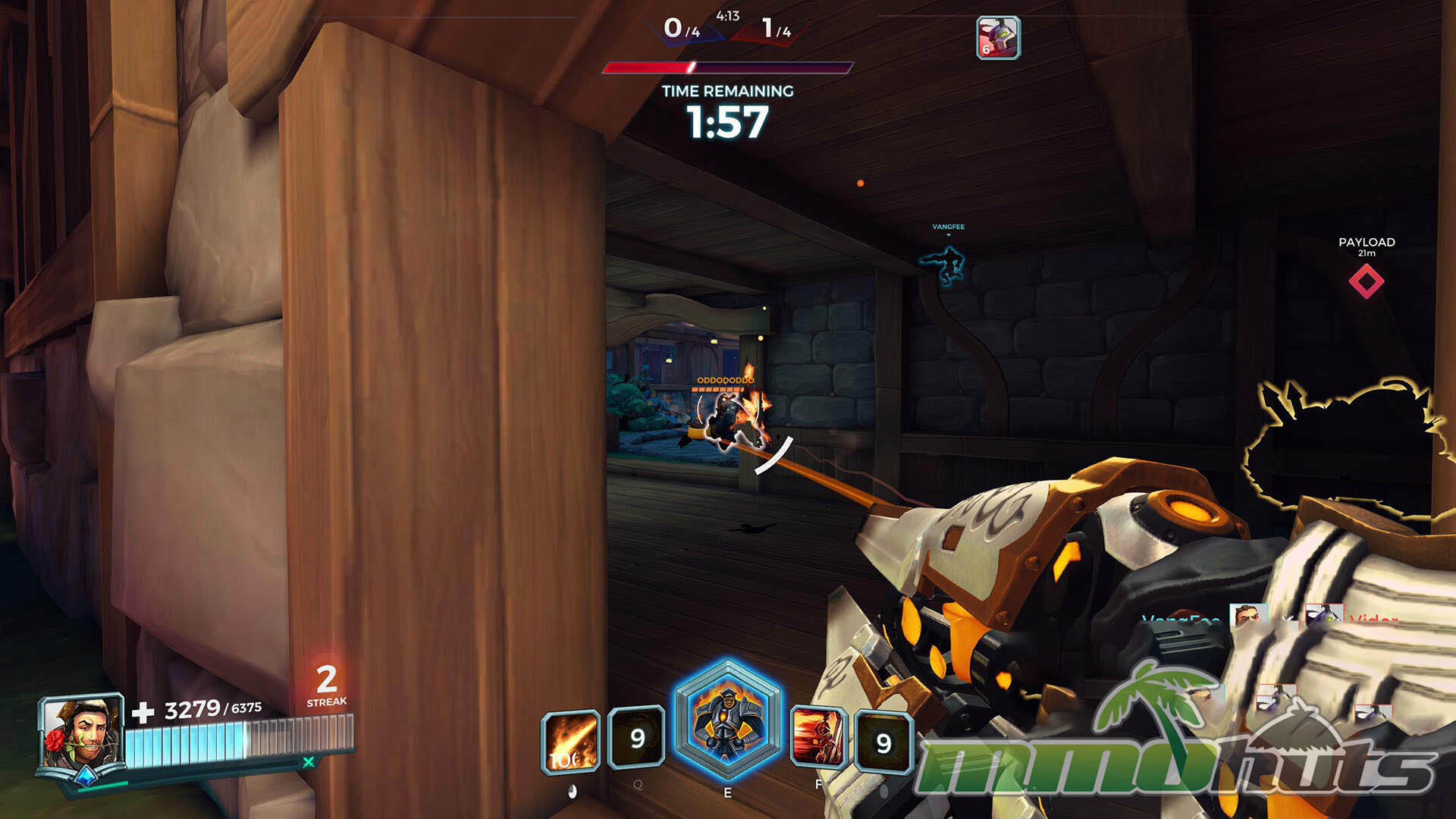The height and width of the screenshot is (819, 1456).
Task: Select the Q ability slot on cooldown
Action: (637, 737)
